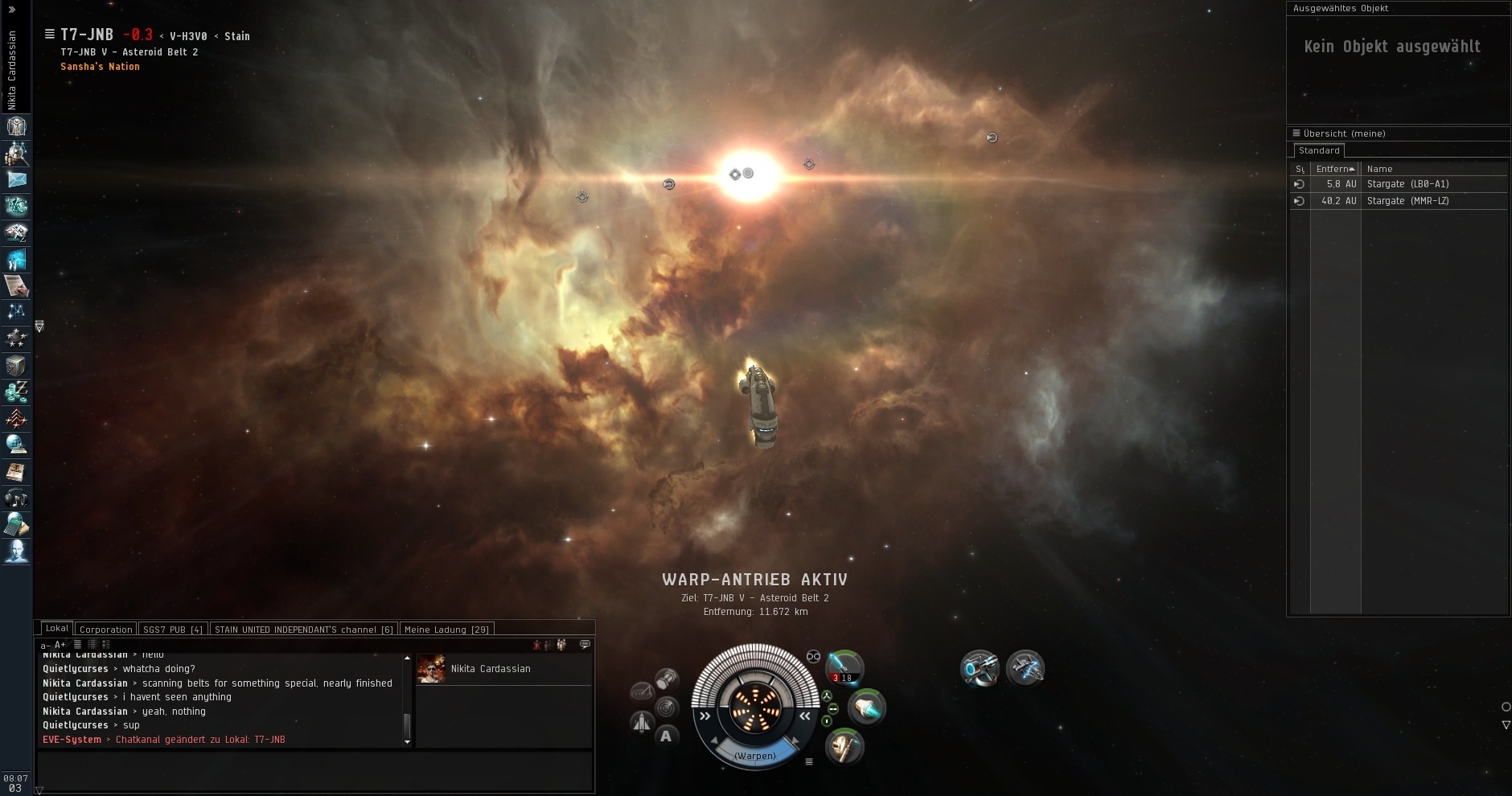Open the jukebox headphones icon
The image size is (1512, 796).
(16, 499)
